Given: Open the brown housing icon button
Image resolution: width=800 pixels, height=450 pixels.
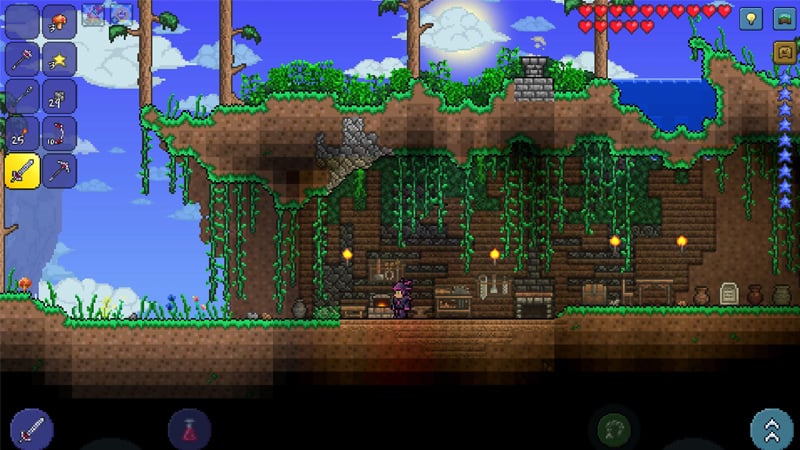Looking at the screenshot, I should click(x=783, y=51).
